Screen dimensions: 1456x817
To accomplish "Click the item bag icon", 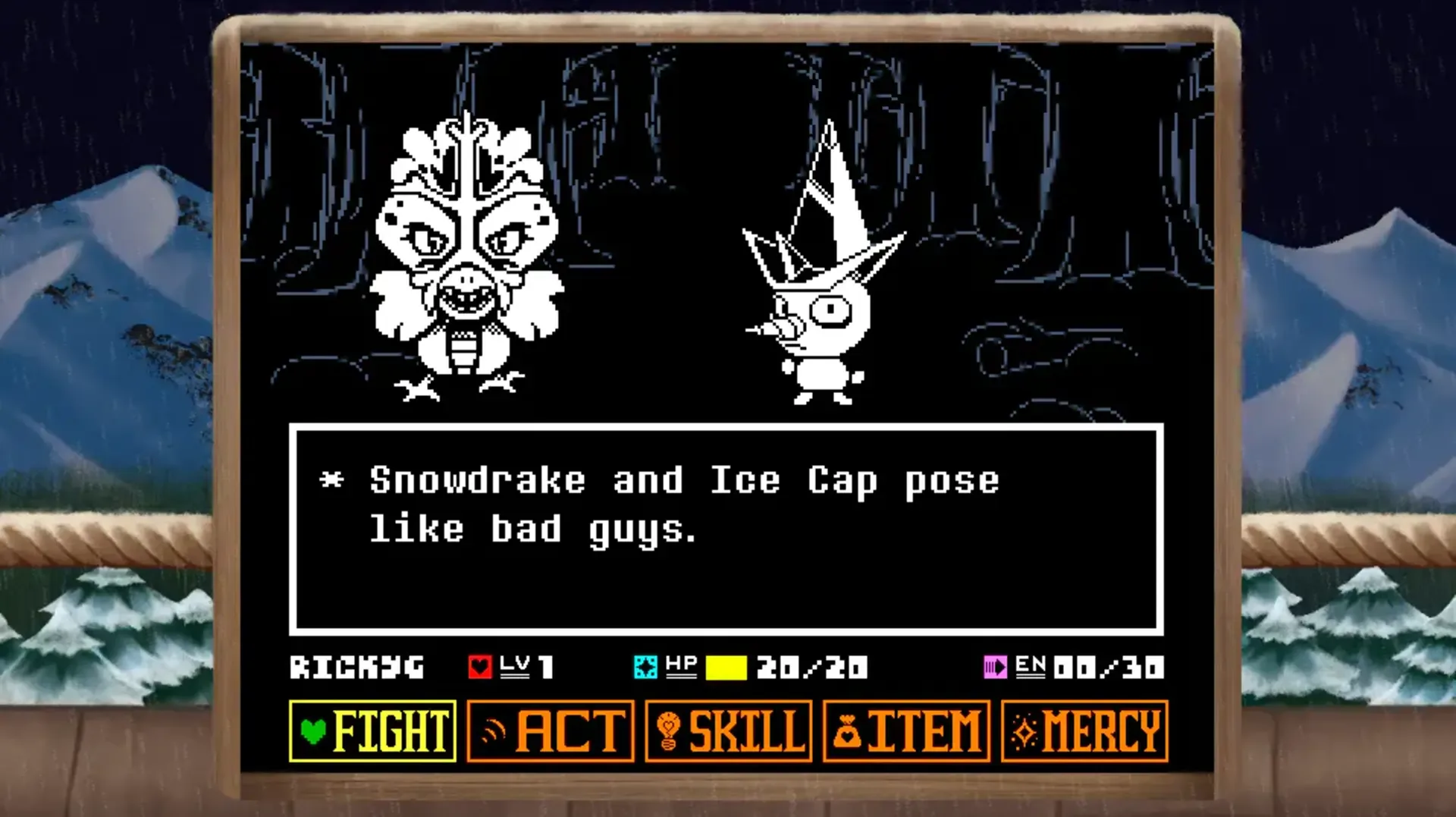I will [x=849, y=731].
